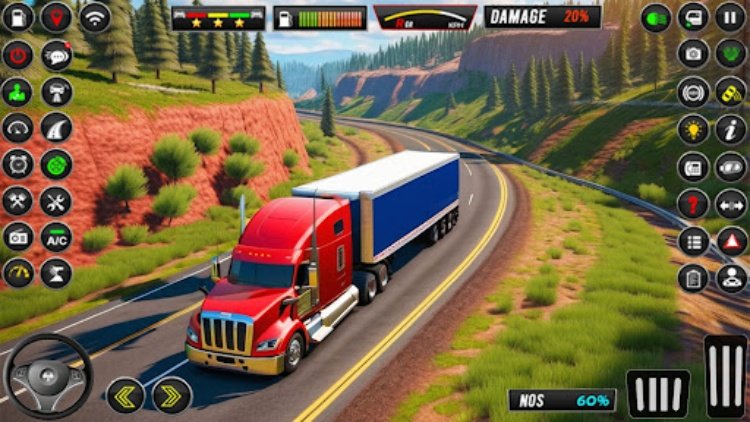This screenshot has height=422, width=750.
Task: Open the chat speech bubble
Action: point(56,55)
